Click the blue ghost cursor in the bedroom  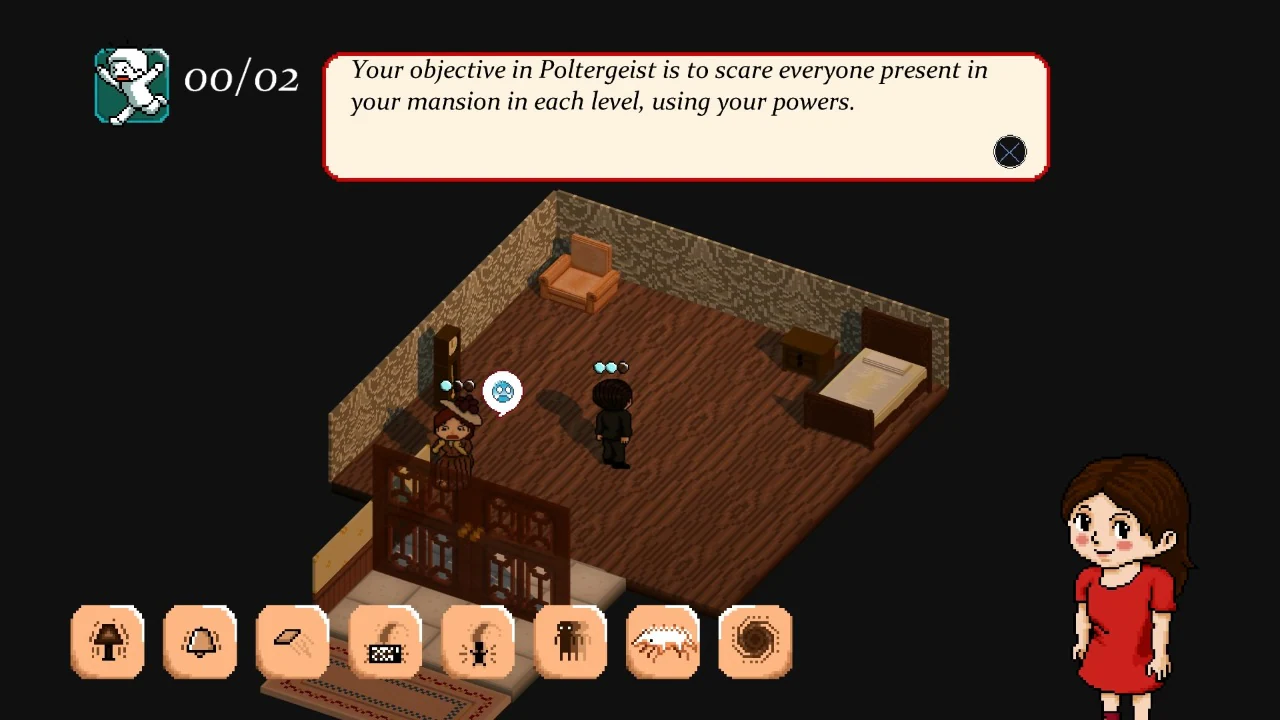(502, 391)
